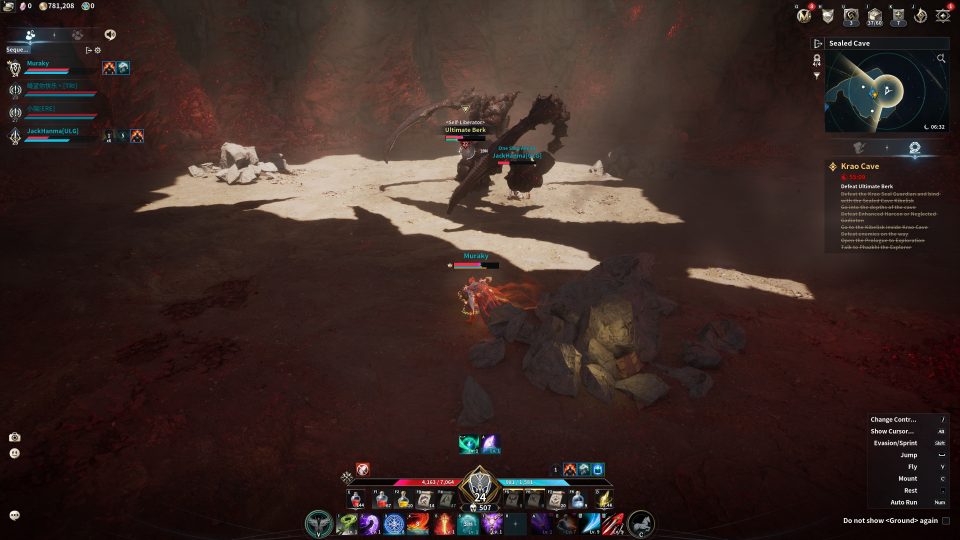
Task: Open the gold M shop icon
Action: (x=804, y=15)
